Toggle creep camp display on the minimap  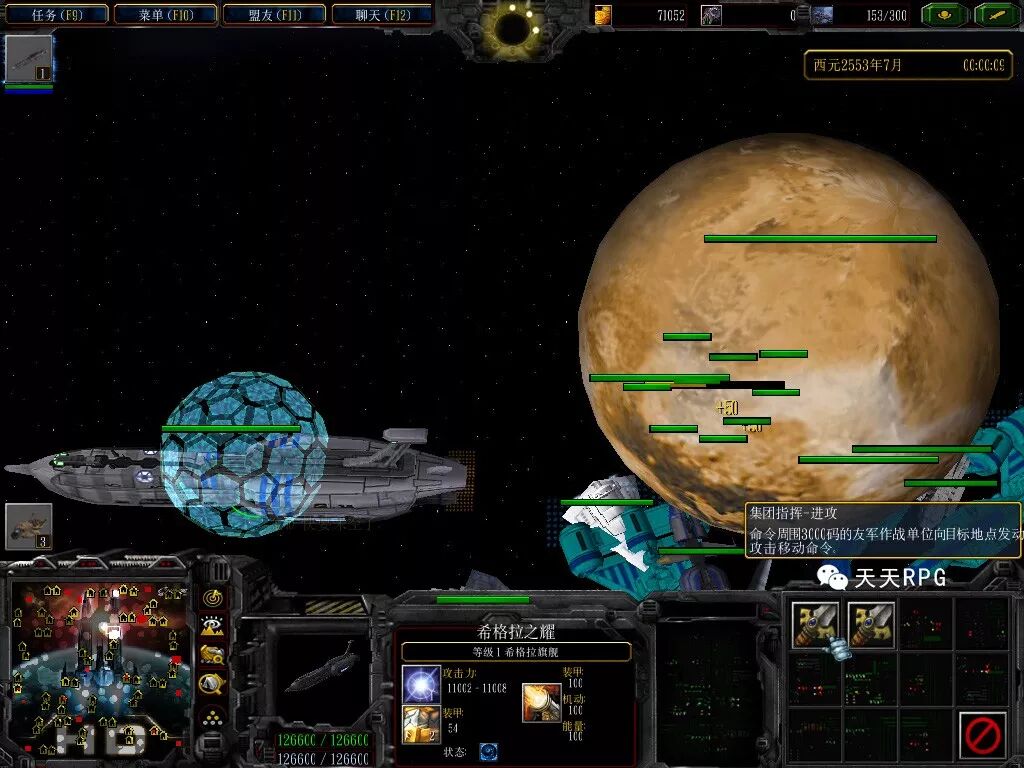(x=212, y=685)
